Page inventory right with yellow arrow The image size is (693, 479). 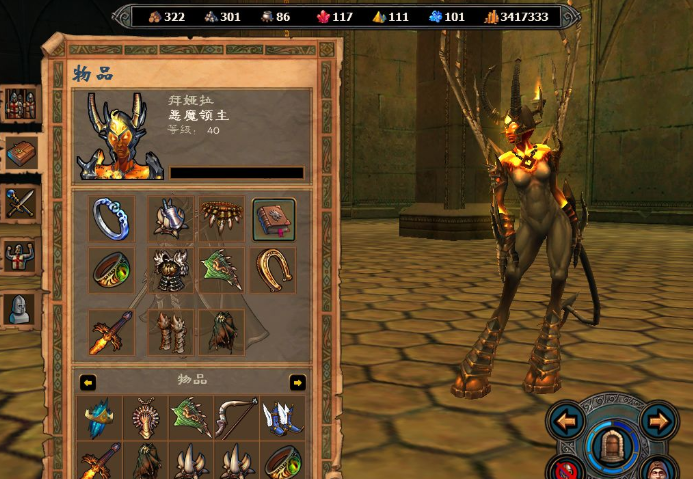pyautogui.click(x=297, y=382)
